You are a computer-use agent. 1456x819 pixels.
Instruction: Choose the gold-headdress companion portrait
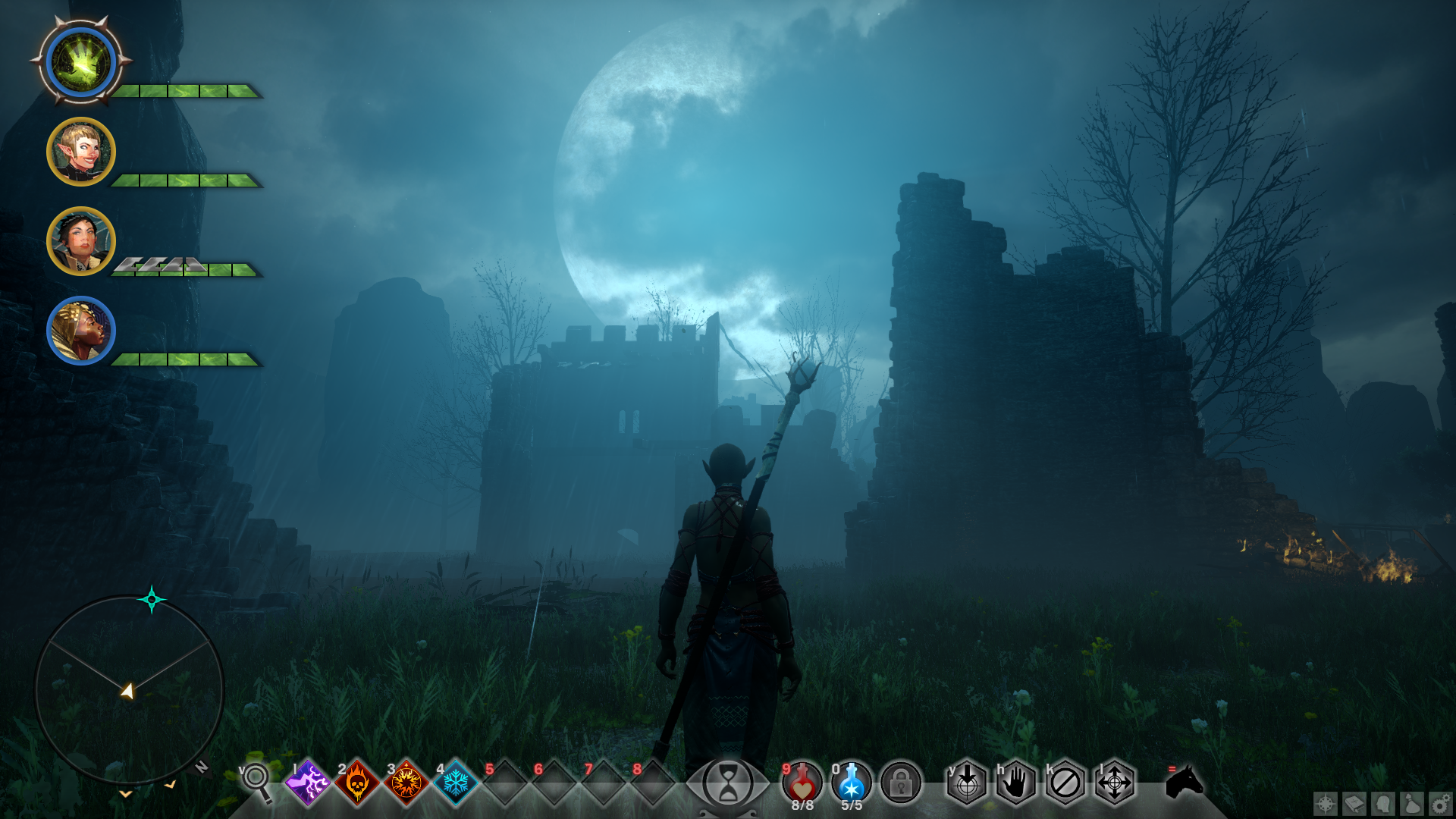[81, 331]
